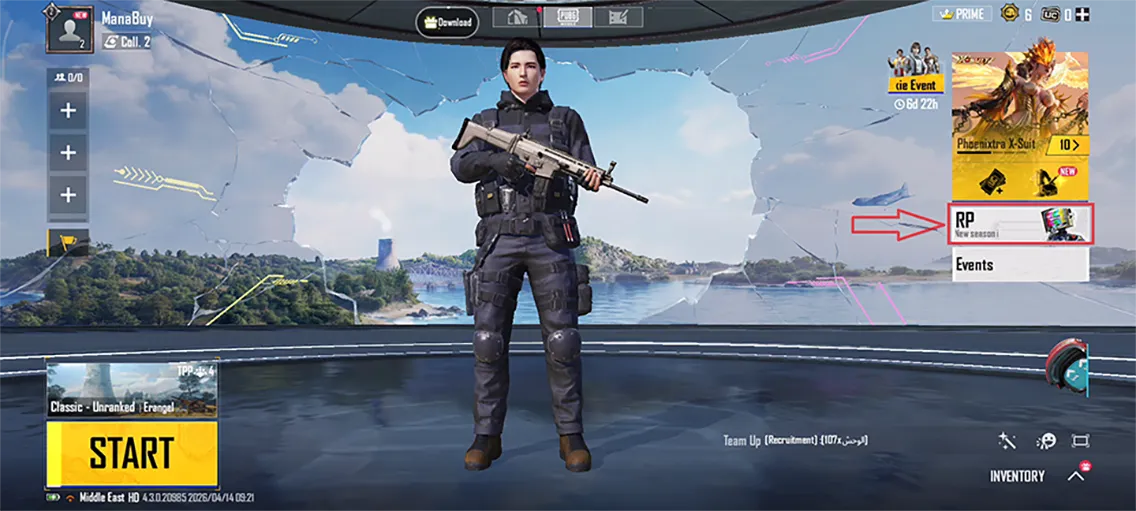Toggle the fullscreen frame view icon
This screenshot has width=1136, height=511.
(x=1080, y=441)
